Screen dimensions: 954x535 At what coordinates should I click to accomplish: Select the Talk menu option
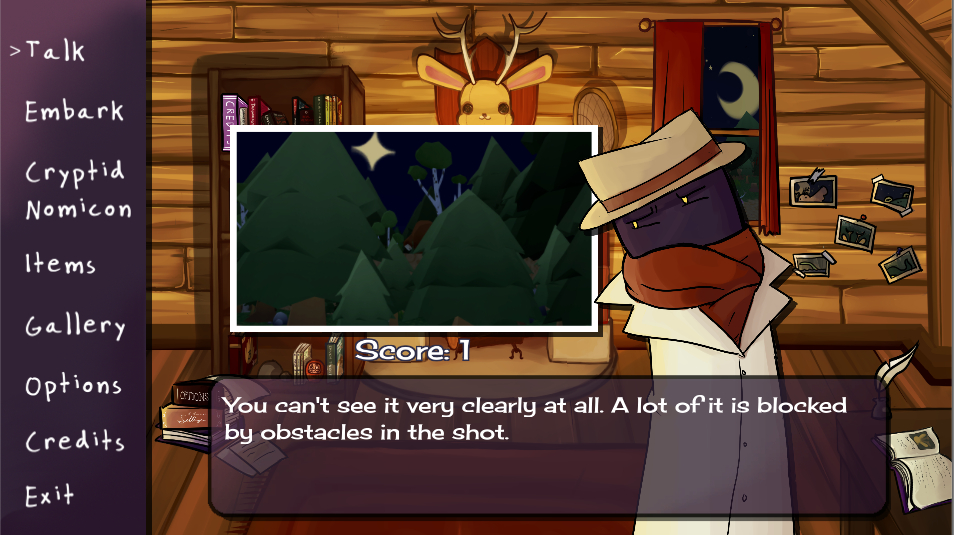pos(55,50)
